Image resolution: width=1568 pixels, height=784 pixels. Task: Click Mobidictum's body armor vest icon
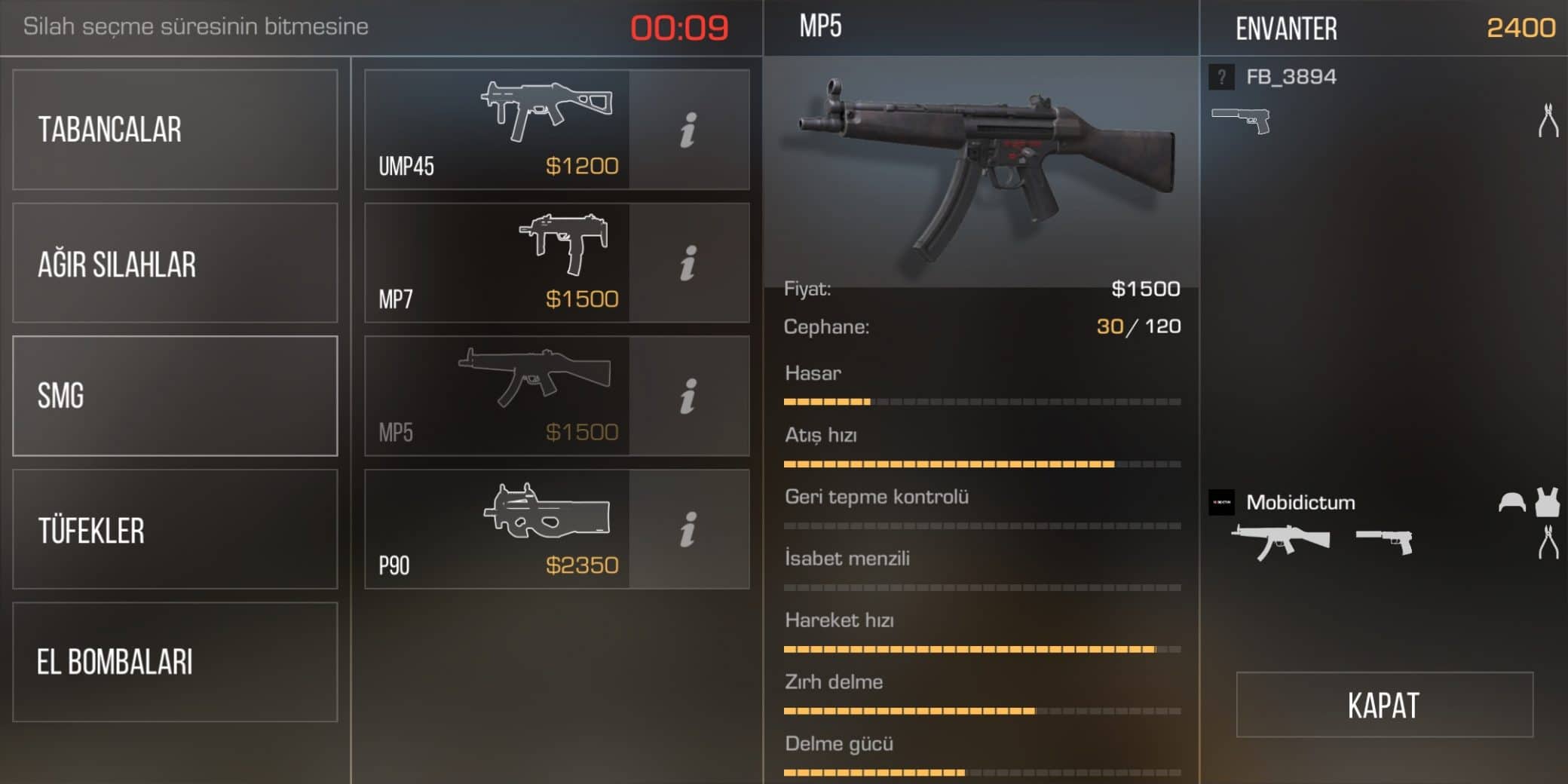click(x=1548, y=502)
